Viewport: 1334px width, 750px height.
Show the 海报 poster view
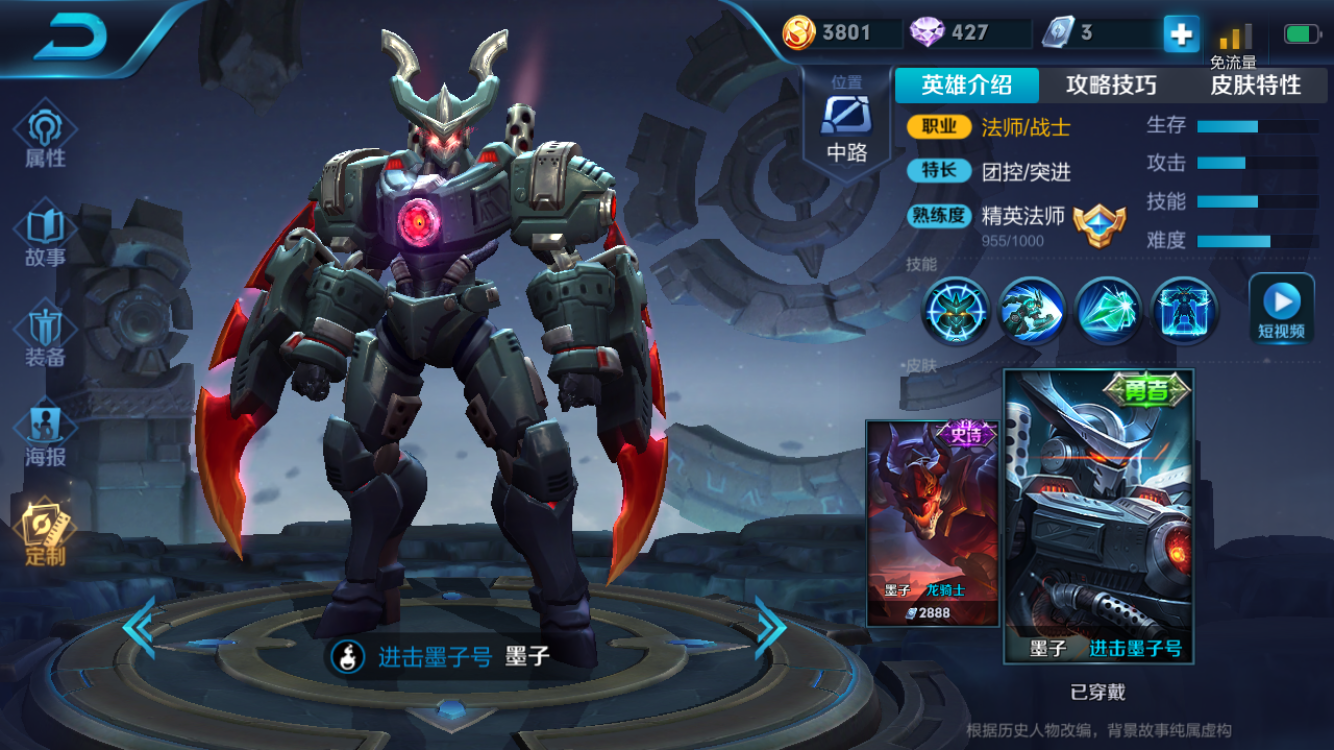click(45, 436)
